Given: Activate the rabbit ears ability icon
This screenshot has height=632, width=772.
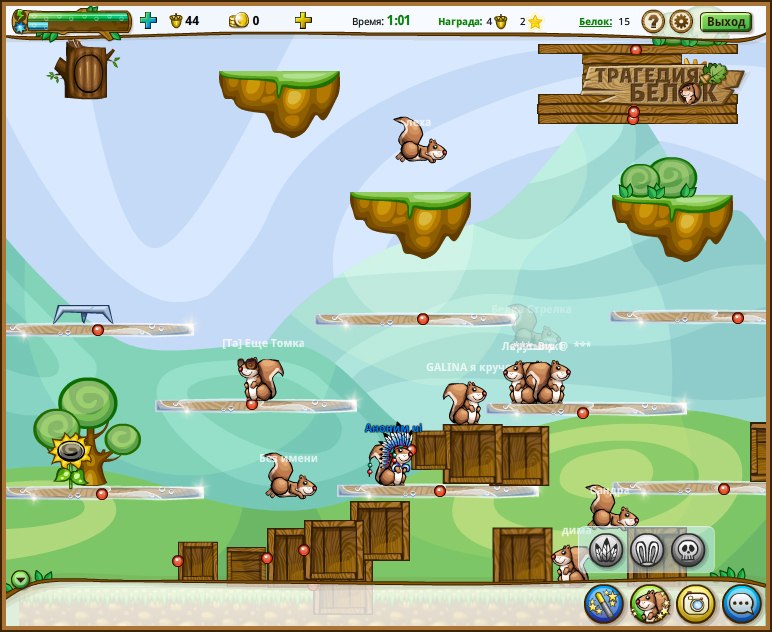Looking at the screenshot, I should click(x=647, y=549).
